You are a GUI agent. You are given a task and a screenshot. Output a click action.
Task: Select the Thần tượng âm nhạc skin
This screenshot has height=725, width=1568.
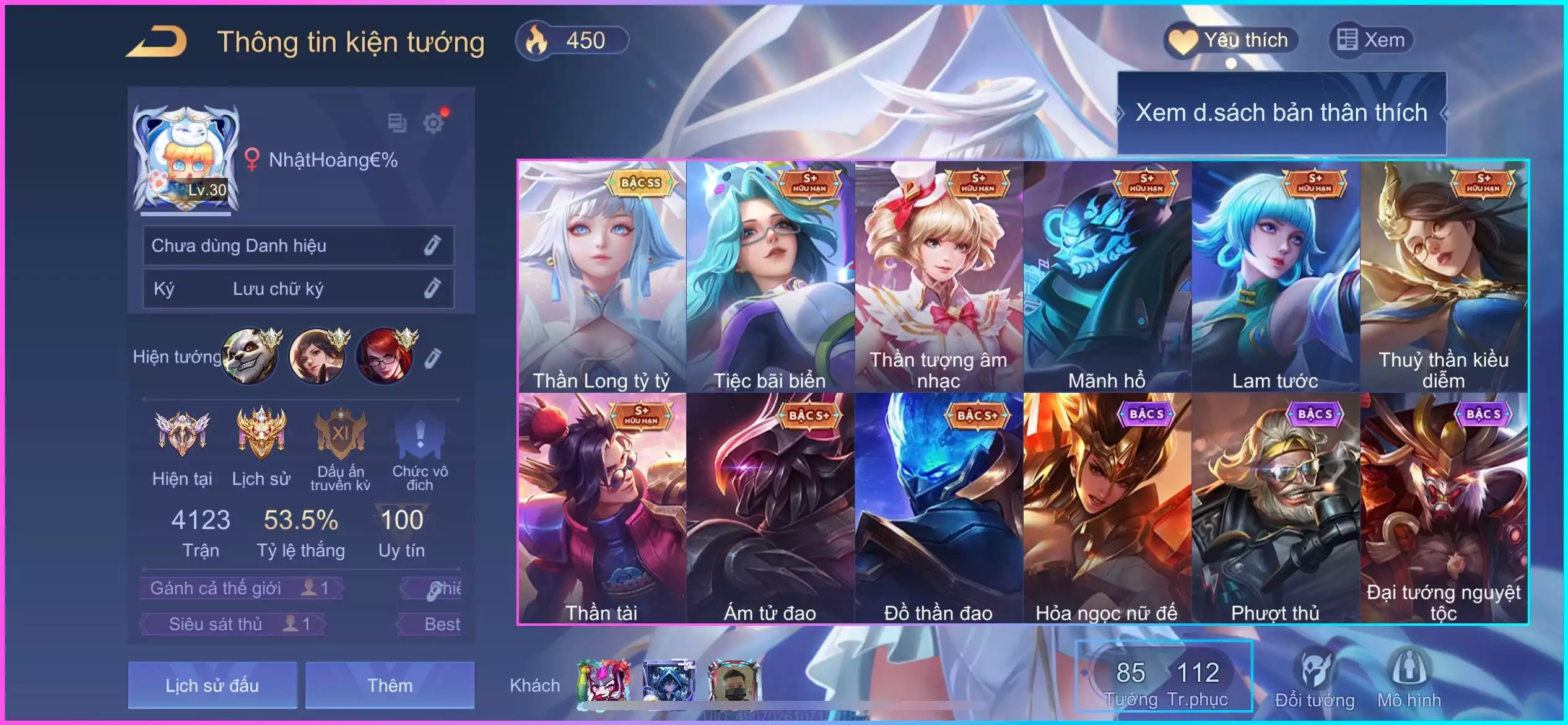(x=939, y=276)
